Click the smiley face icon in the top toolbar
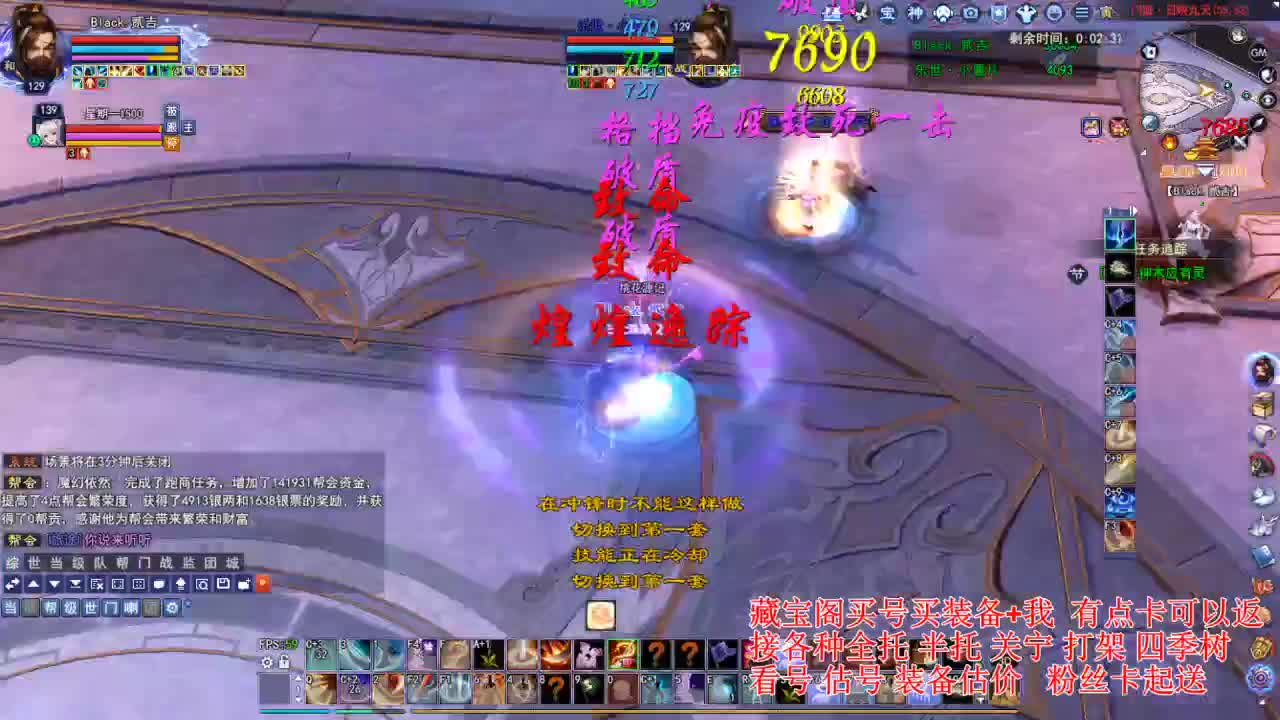The width and height of the screenshot is (1280, 720). coord(1052,13)
